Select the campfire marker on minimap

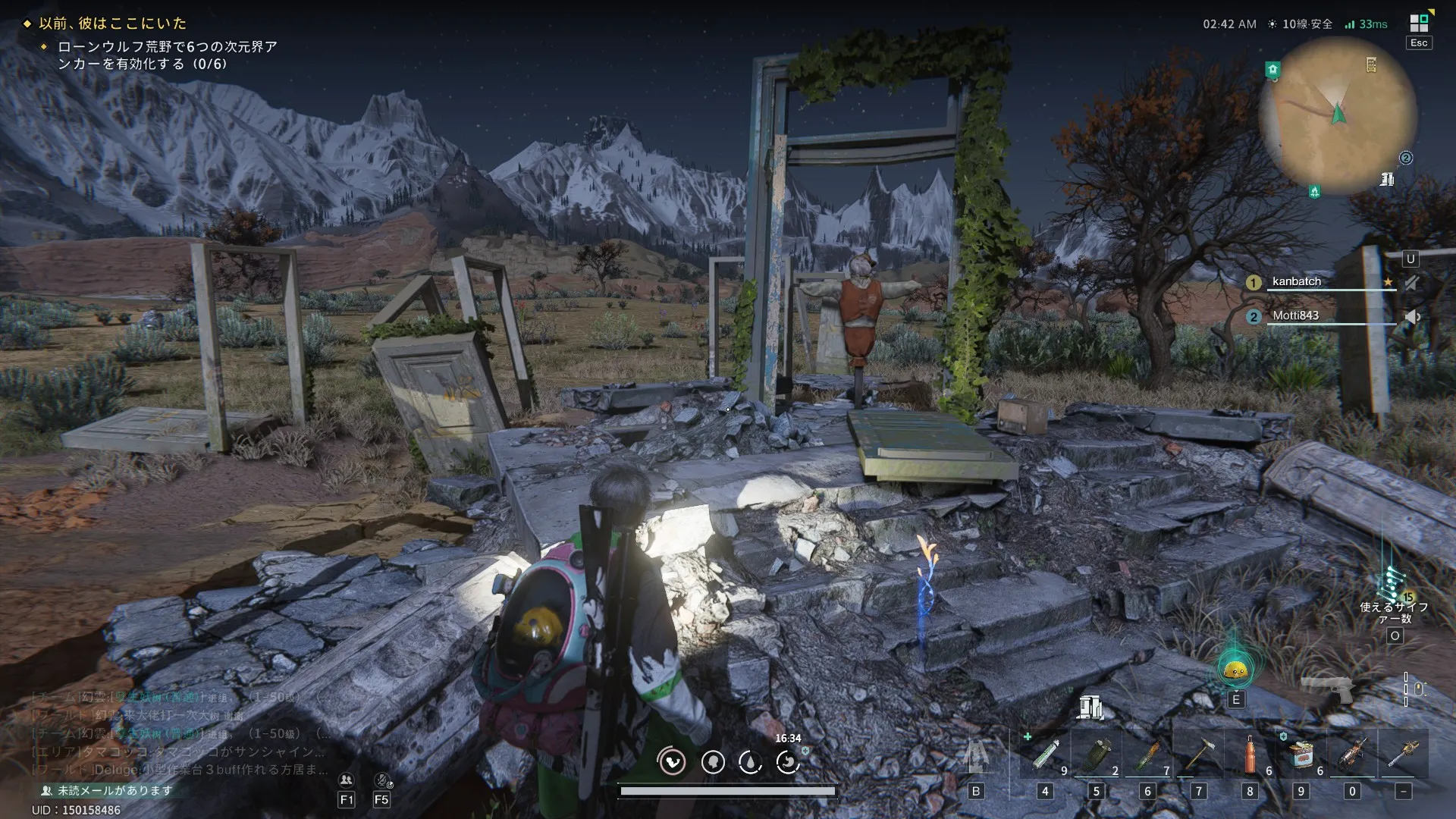tap(1314, 191)
